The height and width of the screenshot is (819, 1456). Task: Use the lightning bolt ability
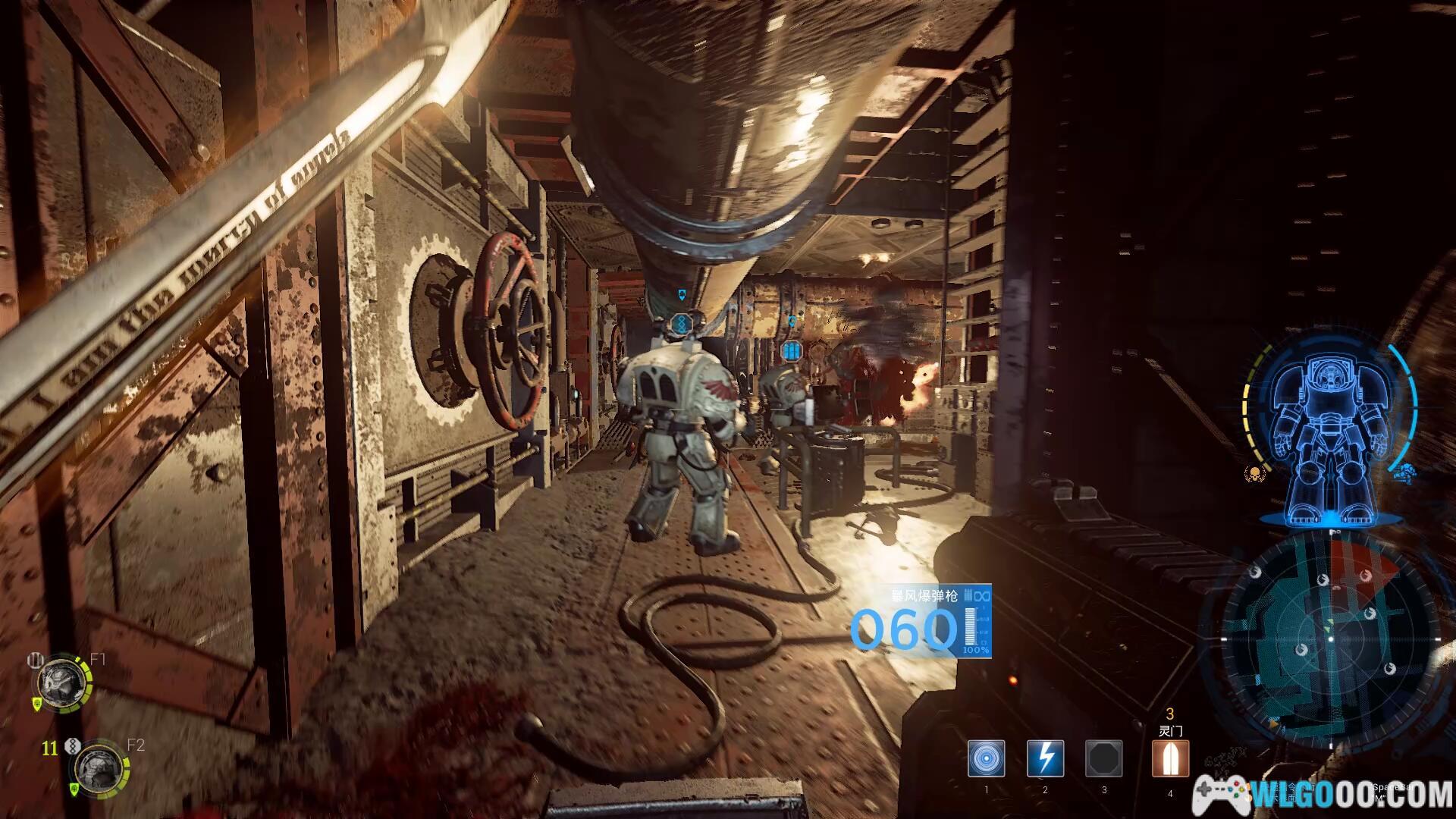click(x=1045, y=758)
